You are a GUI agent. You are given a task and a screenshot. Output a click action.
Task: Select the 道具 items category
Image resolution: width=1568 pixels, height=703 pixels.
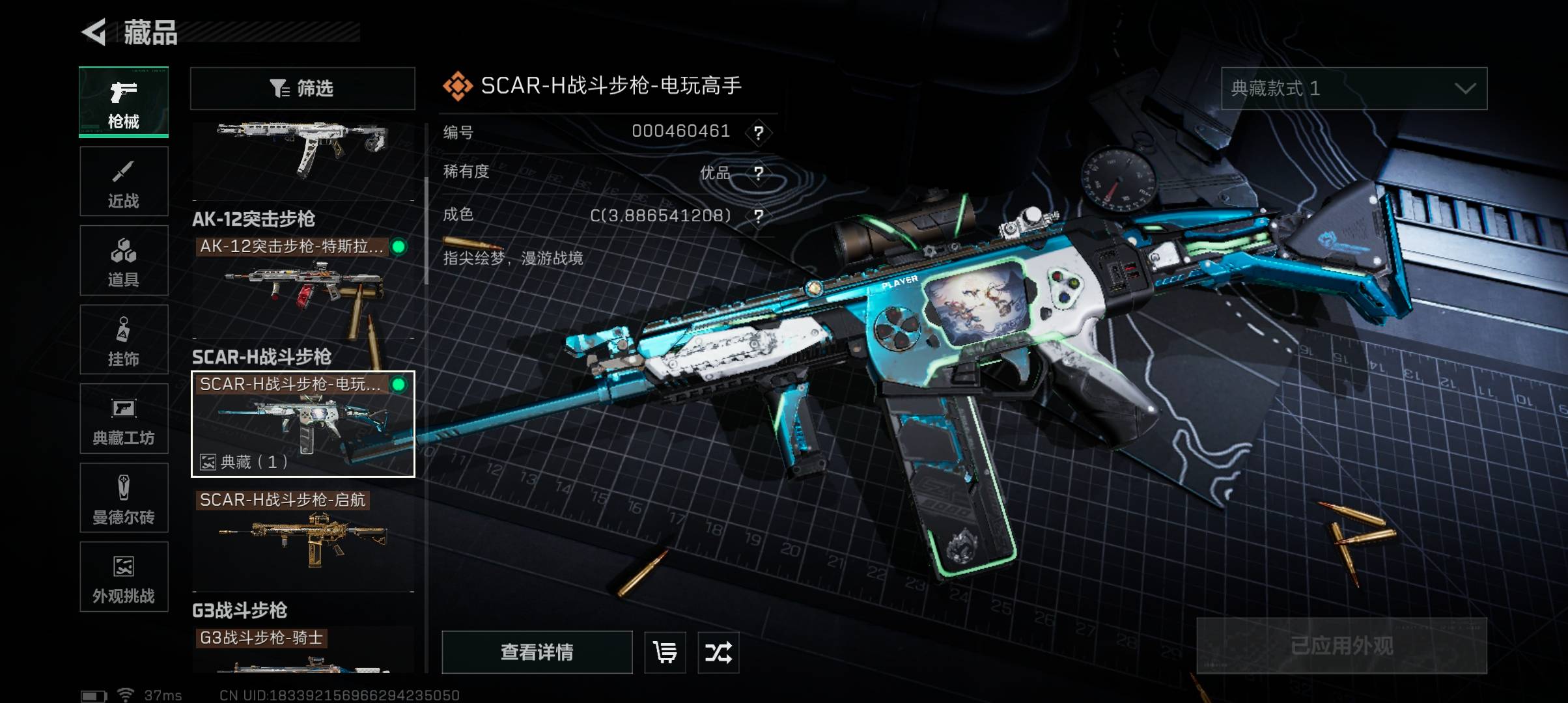124,260
